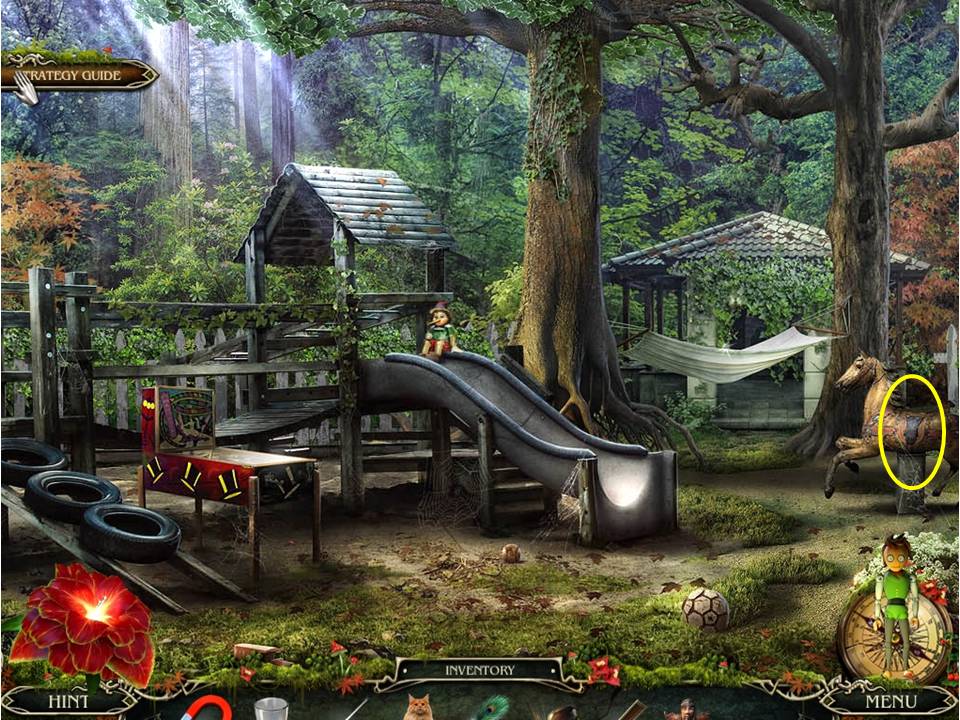
Task: Open the game Menu
Action: tap(890, 701)
